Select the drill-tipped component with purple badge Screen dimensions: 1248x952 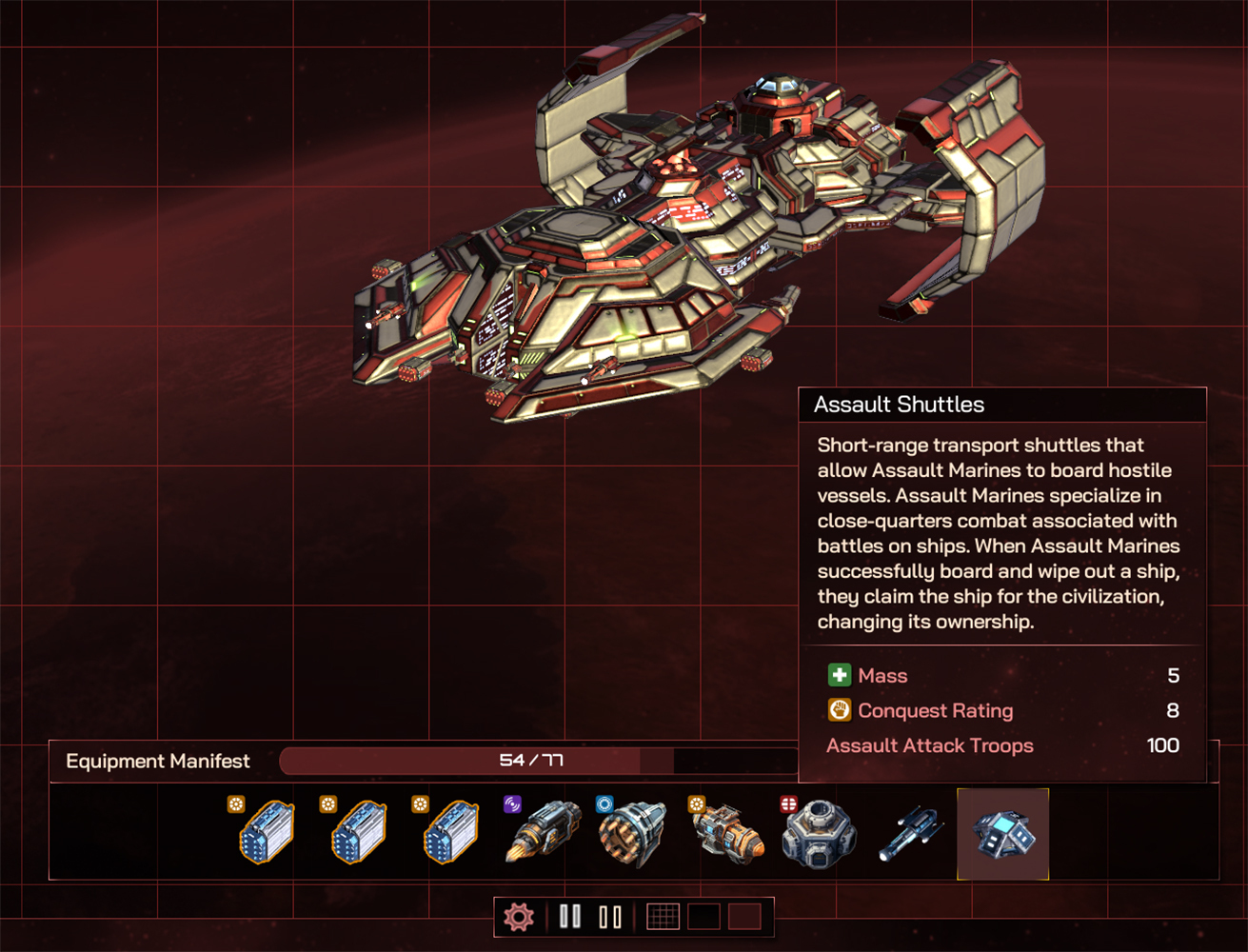point(543,832)
